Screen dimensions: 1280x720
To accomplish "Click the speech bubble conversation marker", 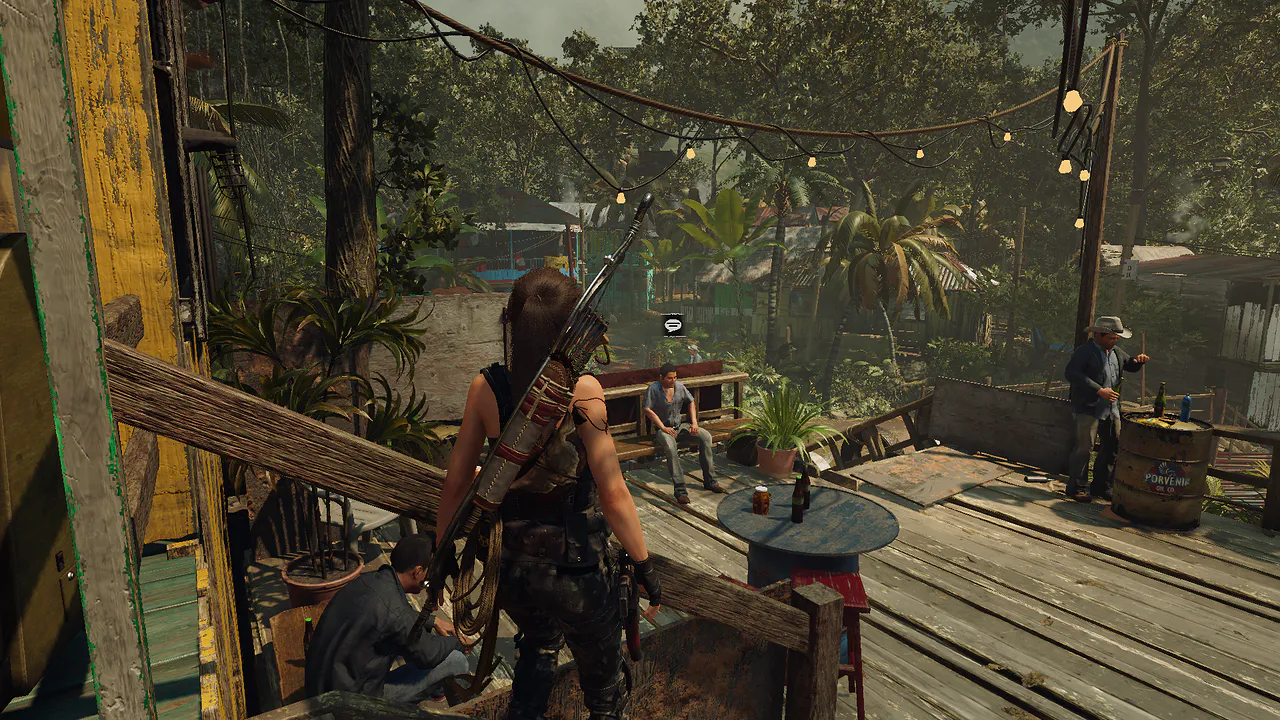I will click(x=672, y=324).
